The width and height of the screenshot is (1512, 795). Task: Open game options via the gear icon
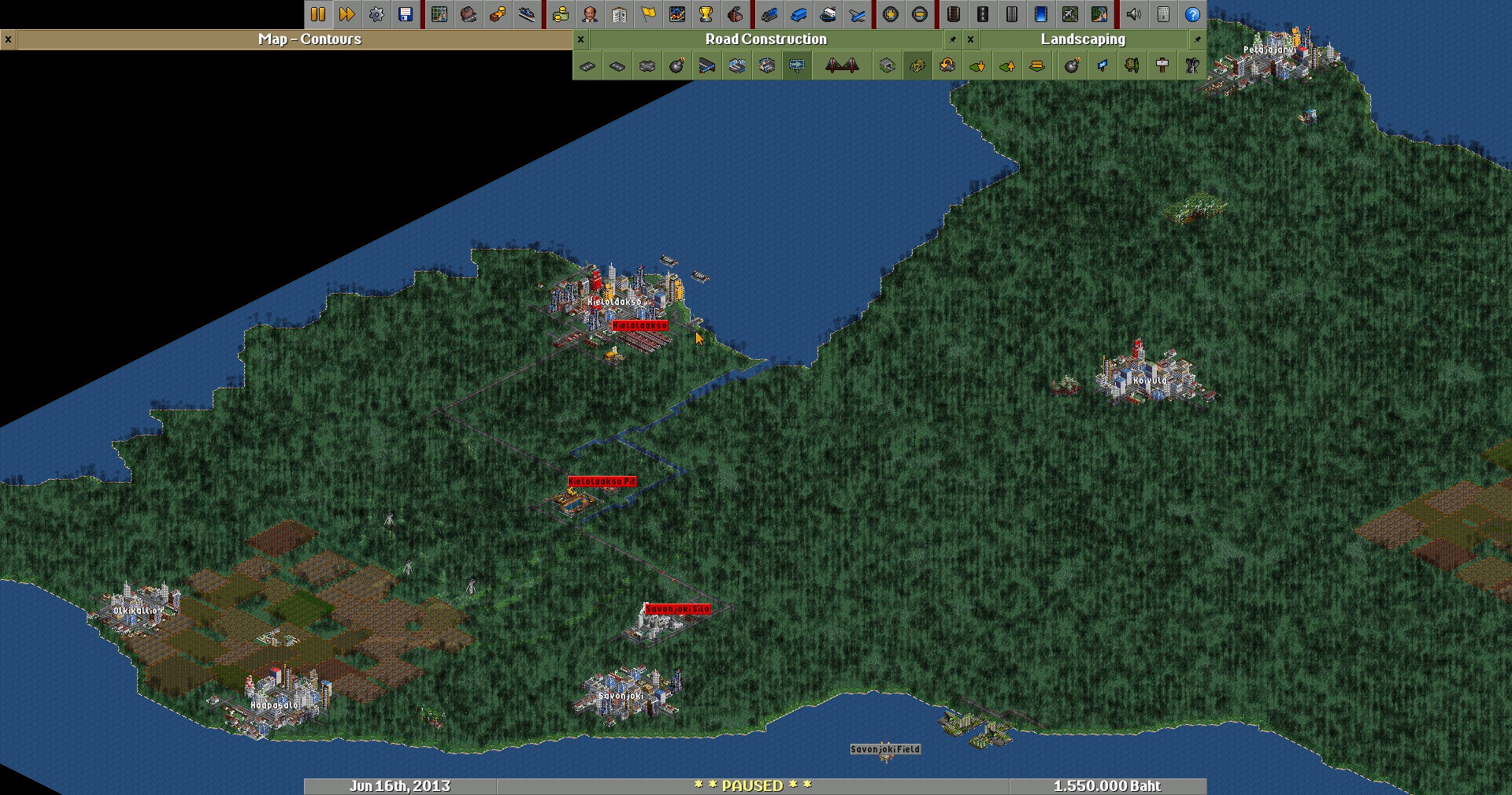click(376, 14)
